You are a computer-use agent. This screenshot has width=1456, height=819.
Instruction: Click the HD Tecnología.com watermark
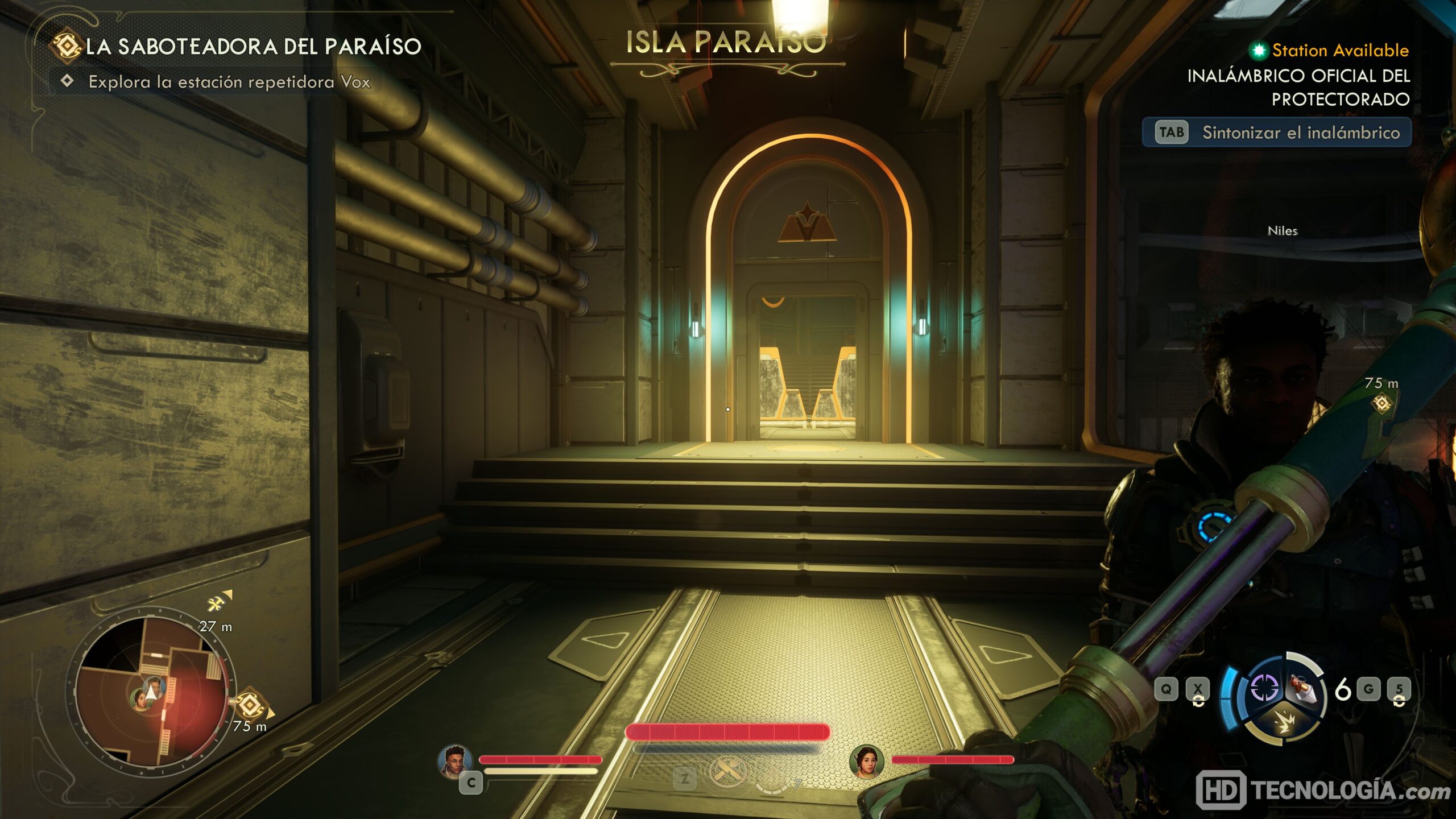[1322, 791]
